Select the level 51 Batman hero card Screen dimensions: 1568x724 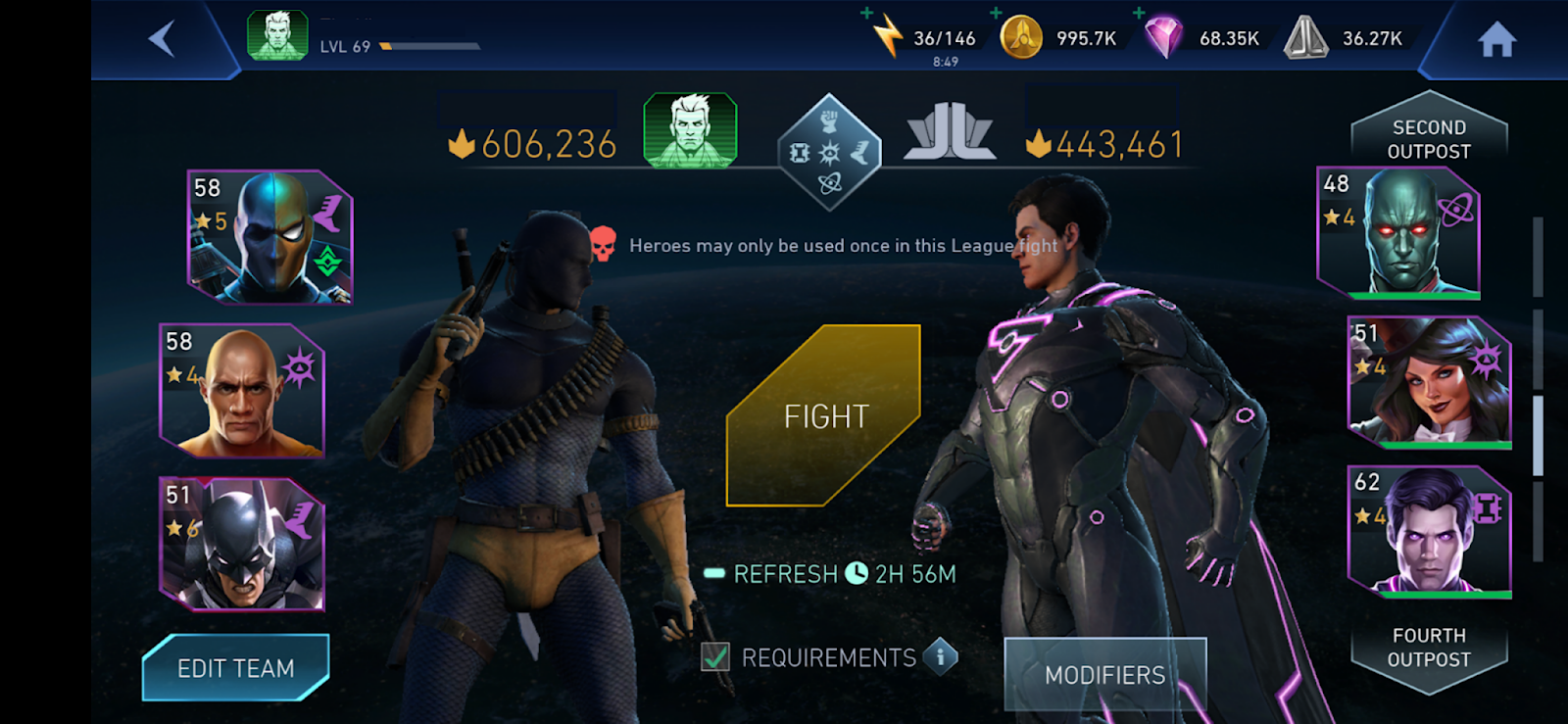pyautogui.click(x=242, y=545)
